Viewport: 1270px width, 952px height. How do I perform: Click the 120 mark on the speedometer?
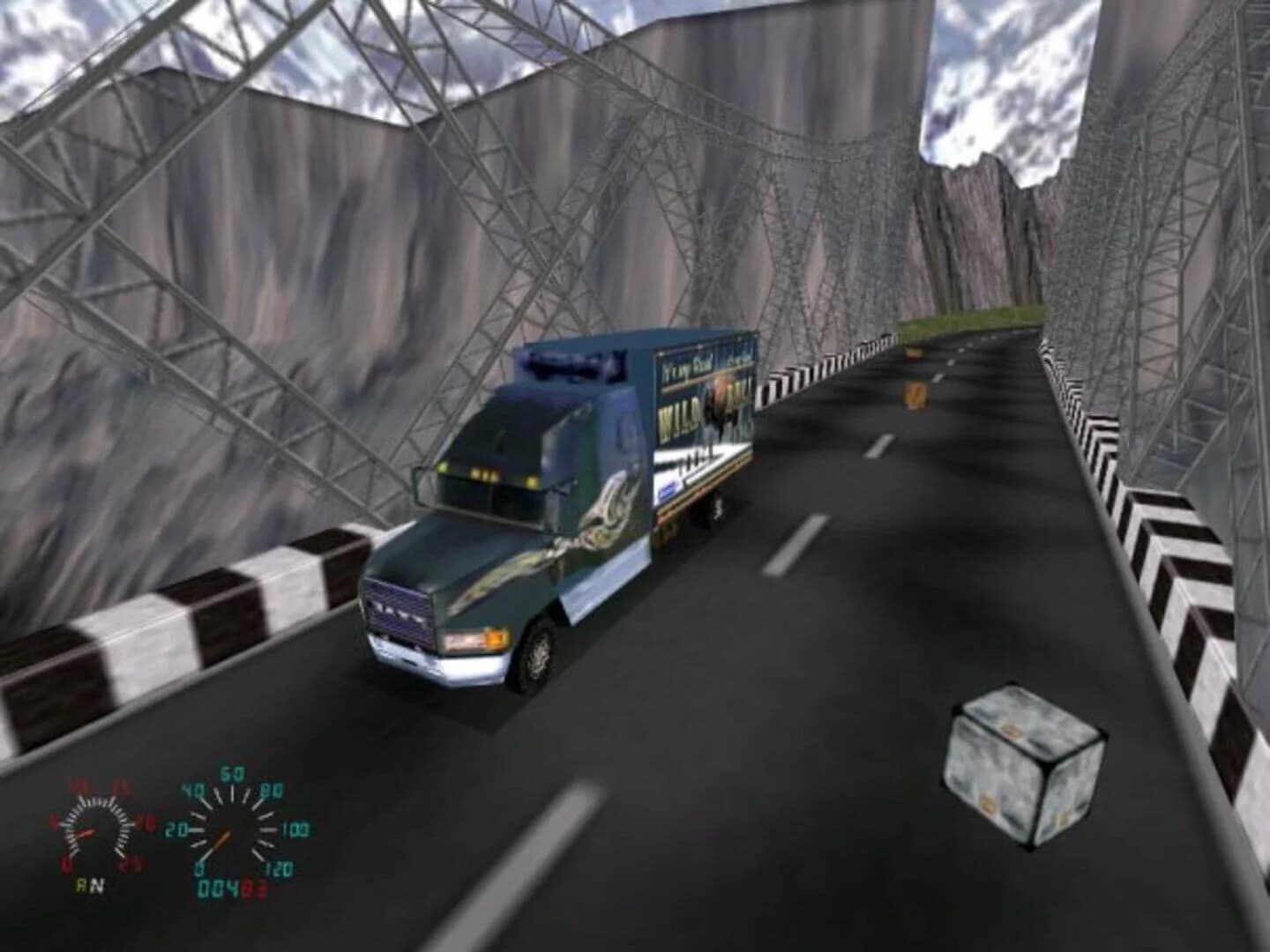(279, 866)
